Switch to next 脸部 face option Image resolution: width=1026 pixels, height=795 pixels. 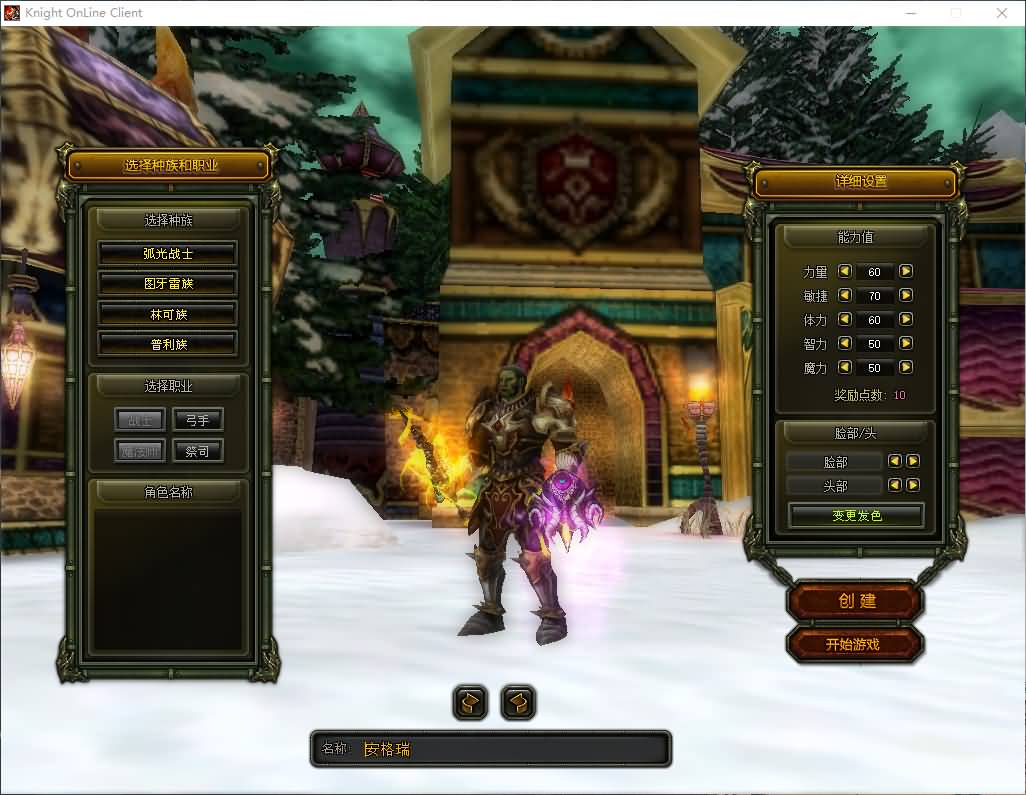pos(913,461)
